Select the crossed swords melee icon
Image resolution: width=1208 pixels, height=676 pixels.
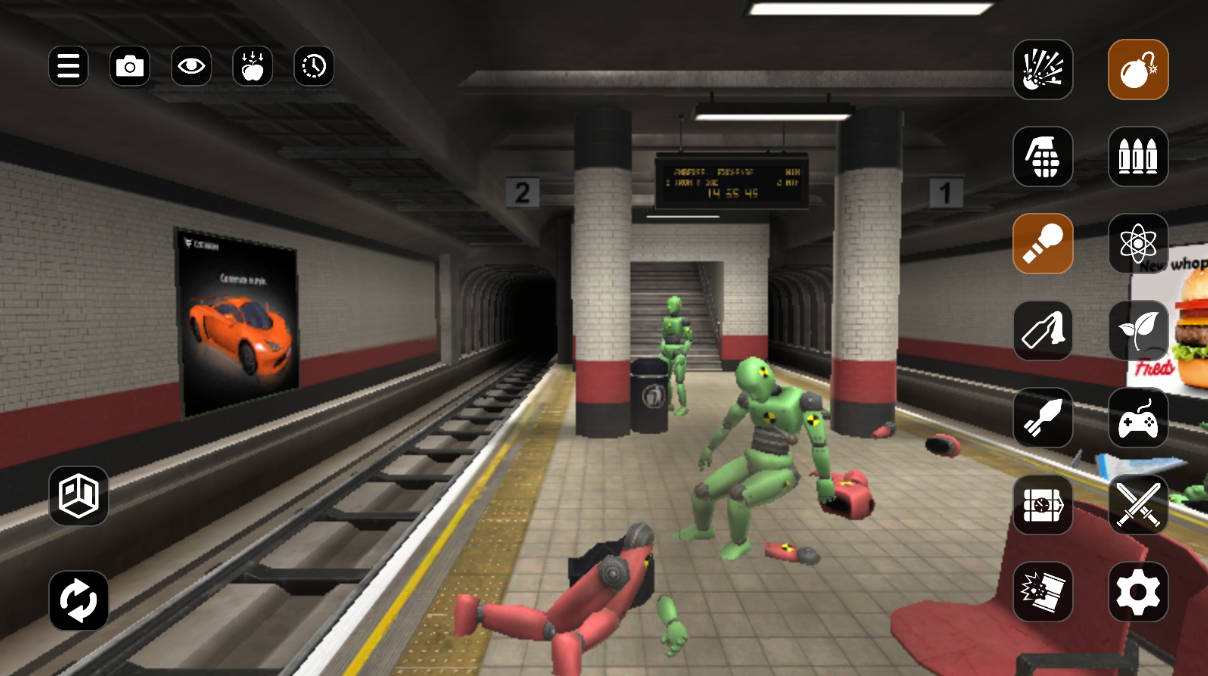pyautogui.click(x=1138, y=505)
